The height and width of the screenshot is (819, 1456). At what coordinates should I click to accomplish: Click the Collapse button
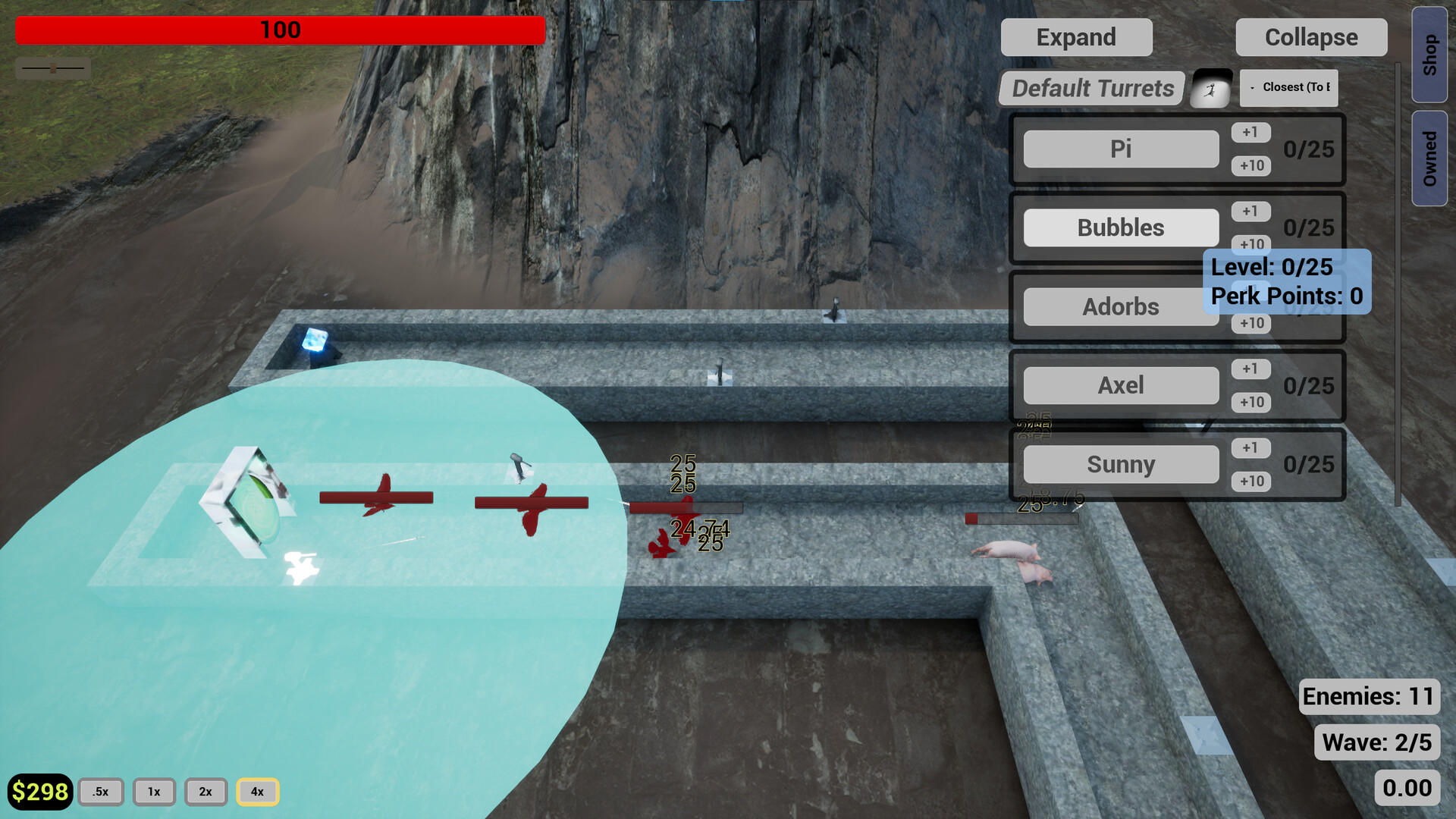pyautogui.click(x=1310, y=36)
